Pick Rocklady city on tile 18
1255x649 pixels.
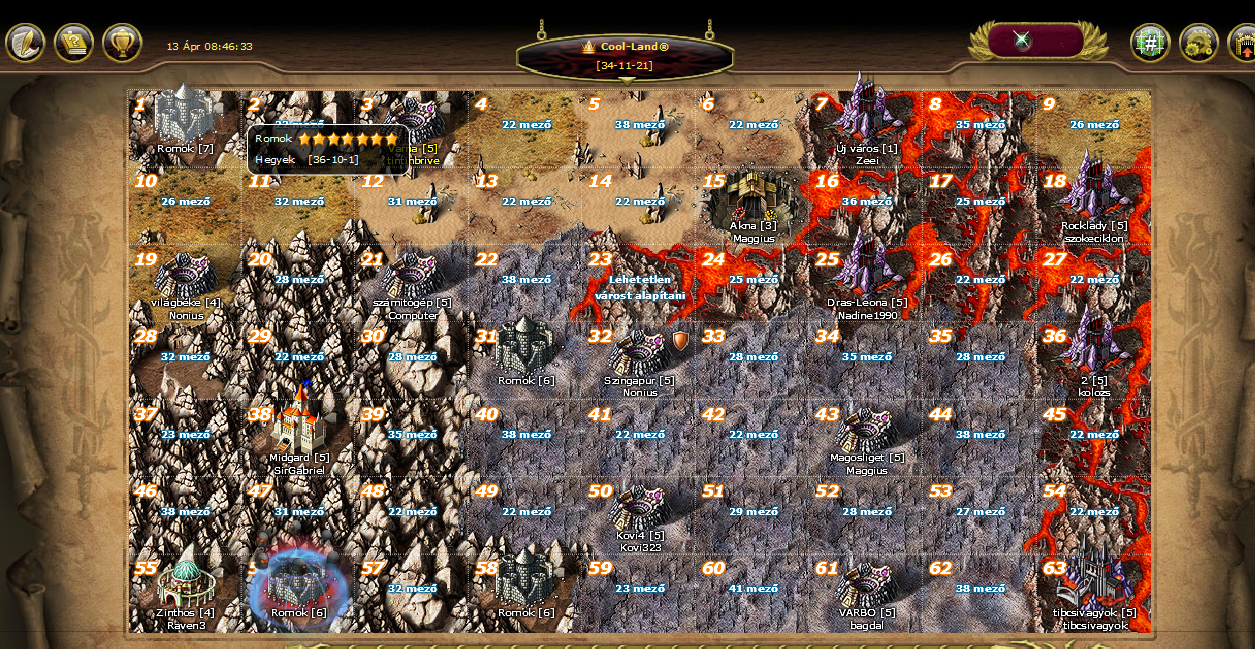coord(1094,195)
